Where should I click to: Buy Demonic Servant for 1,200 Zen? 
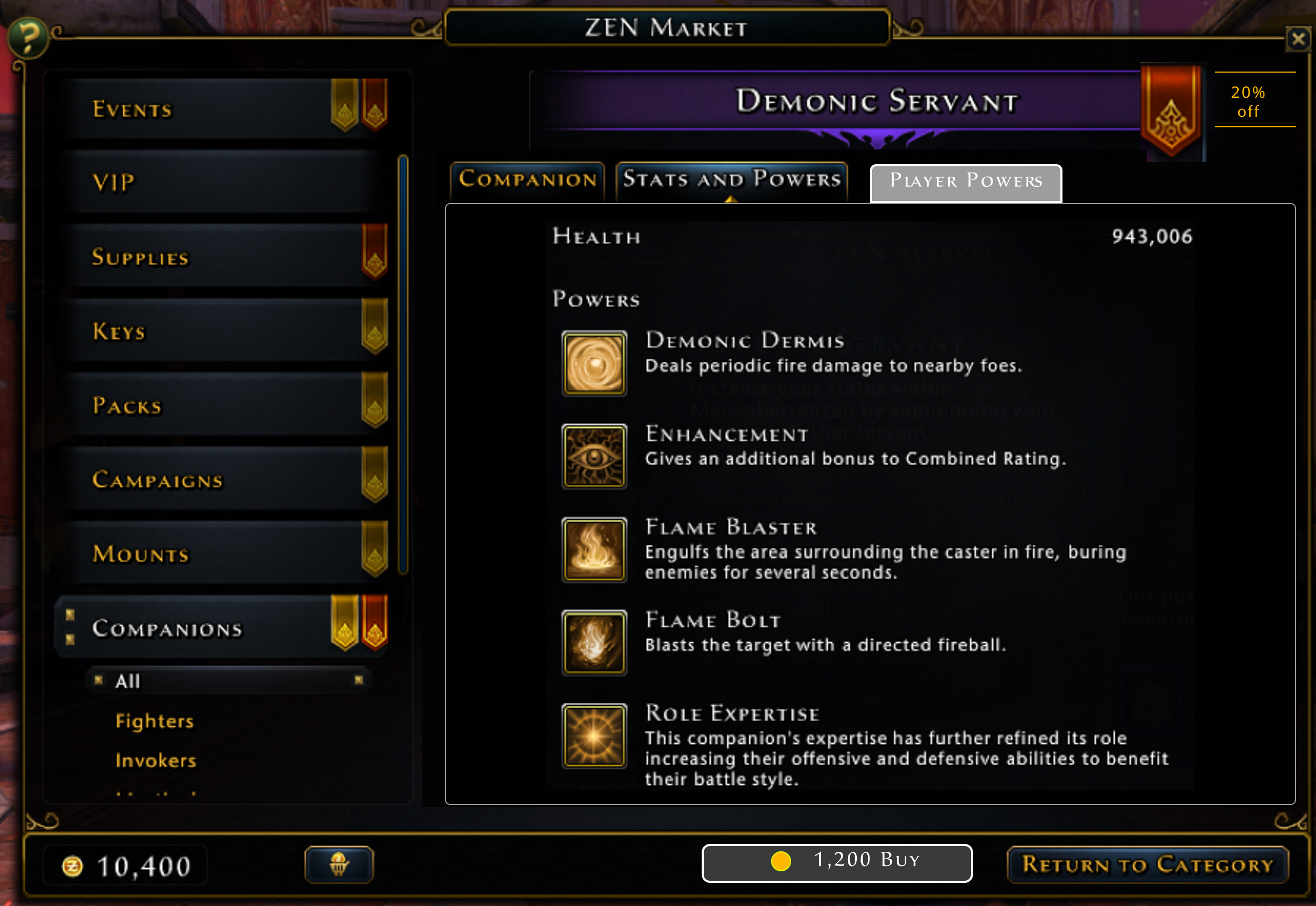836,862
